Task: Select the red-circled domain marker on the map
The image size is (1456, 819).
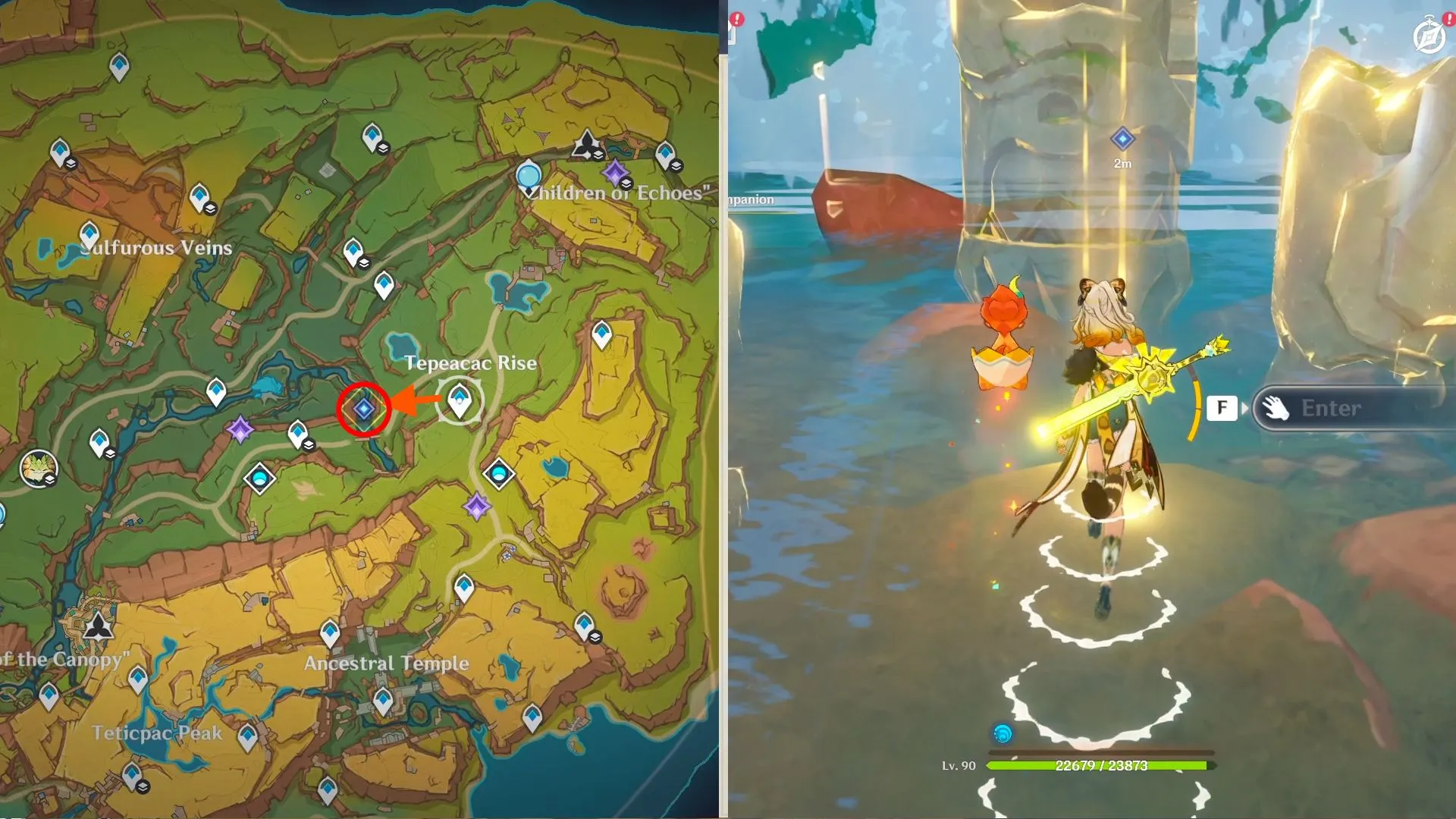Action: coord(364,409)
